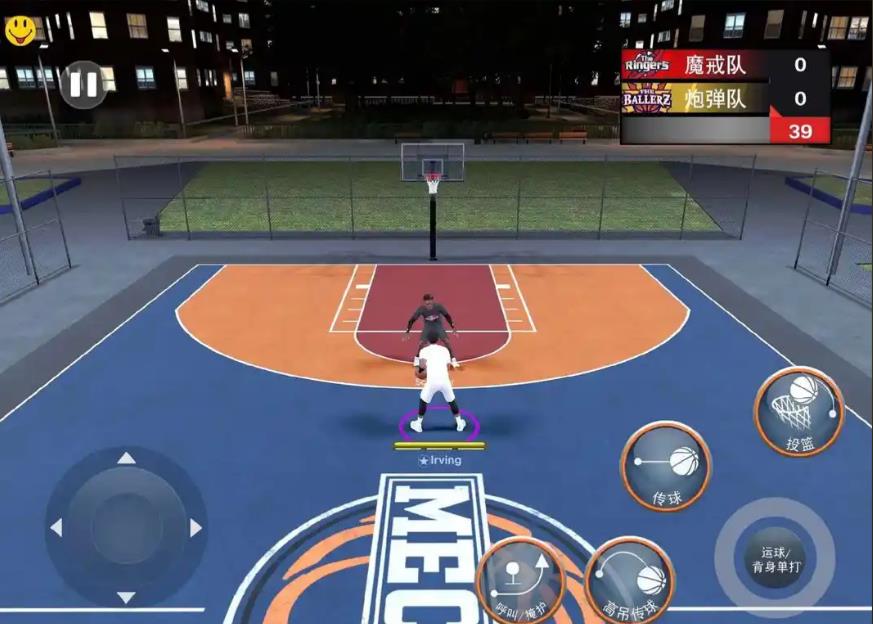873x624 pixels.
Task: Tap the virtual joystick's right arrow
Action: pos(196,528)
